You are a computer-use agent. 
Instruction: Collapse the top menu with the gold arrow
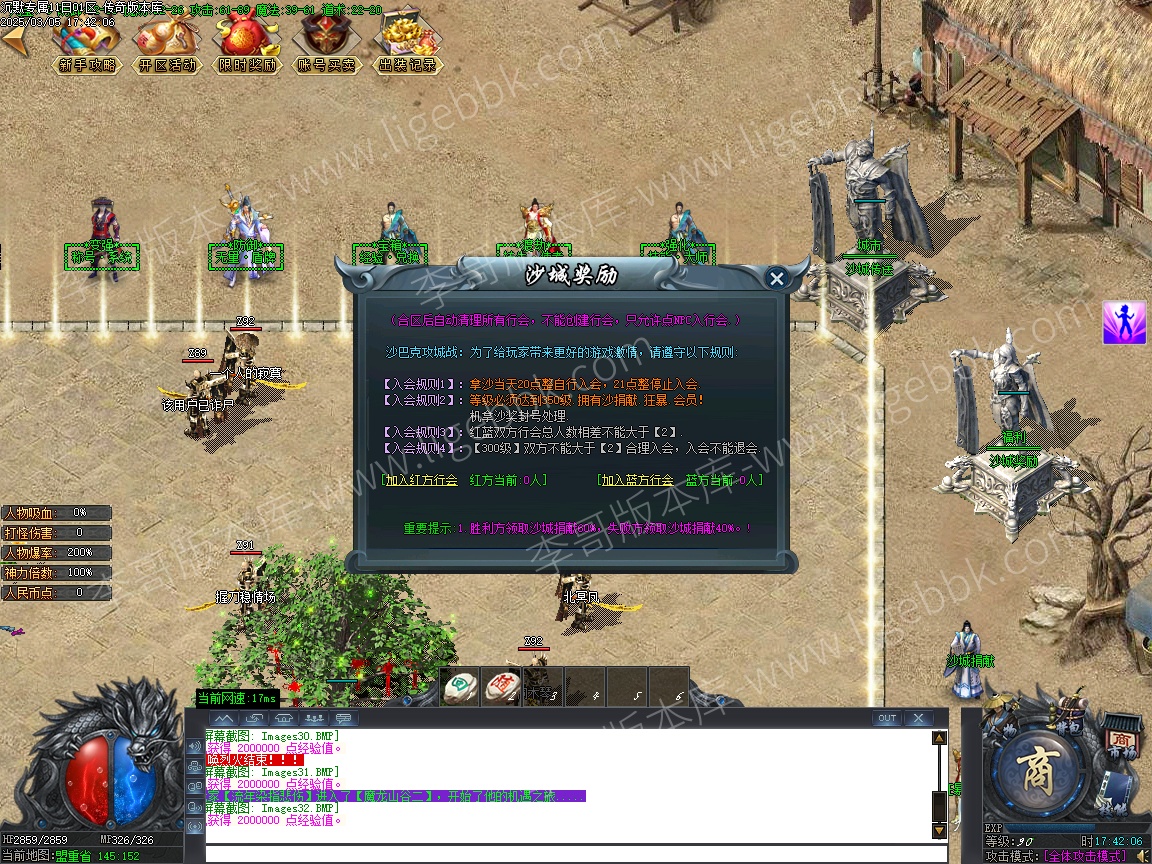coord(14,40)
